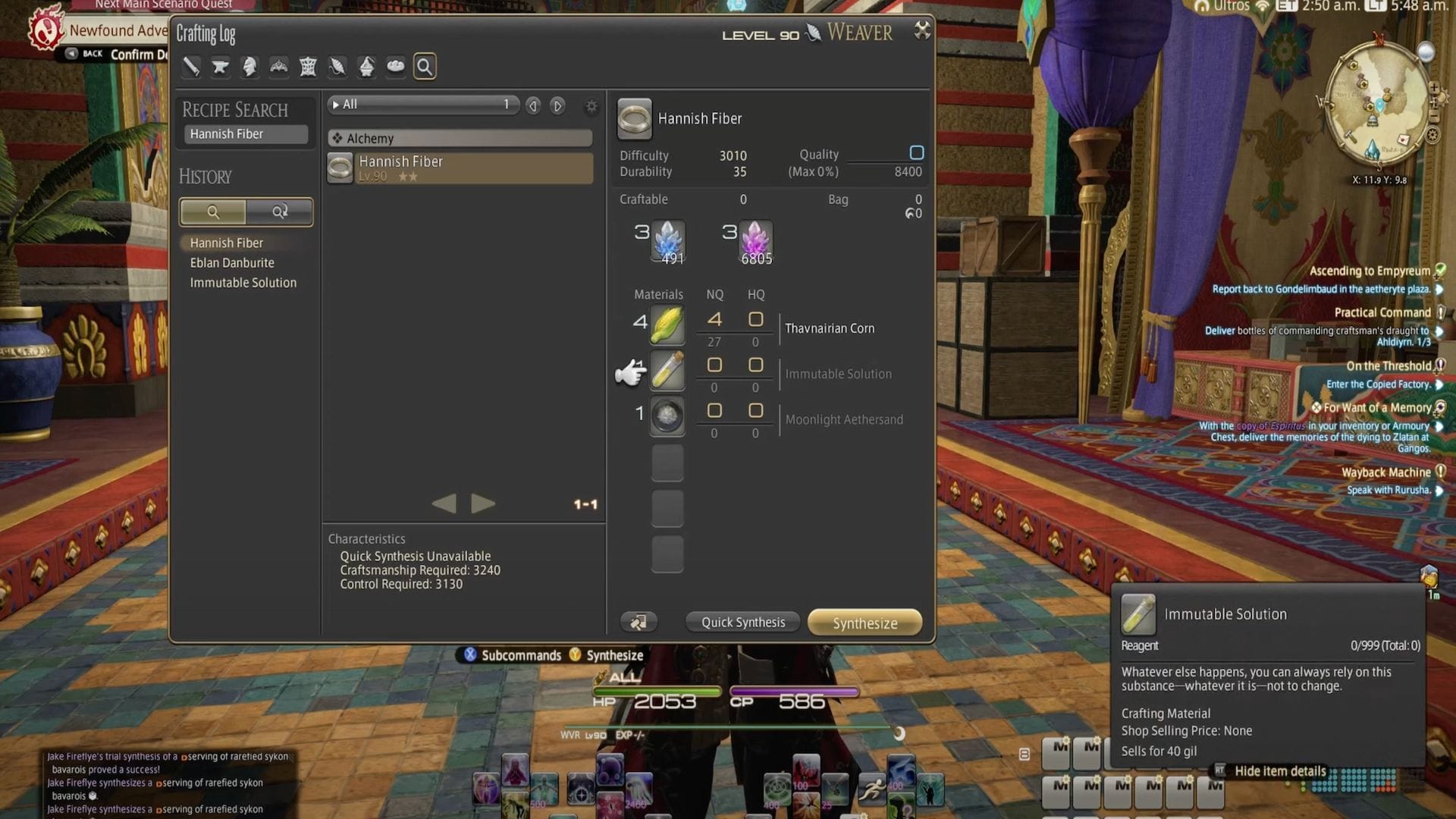Start a Quick Synthesis
This screenshot has height=819, width=1456.
(742, 621)
